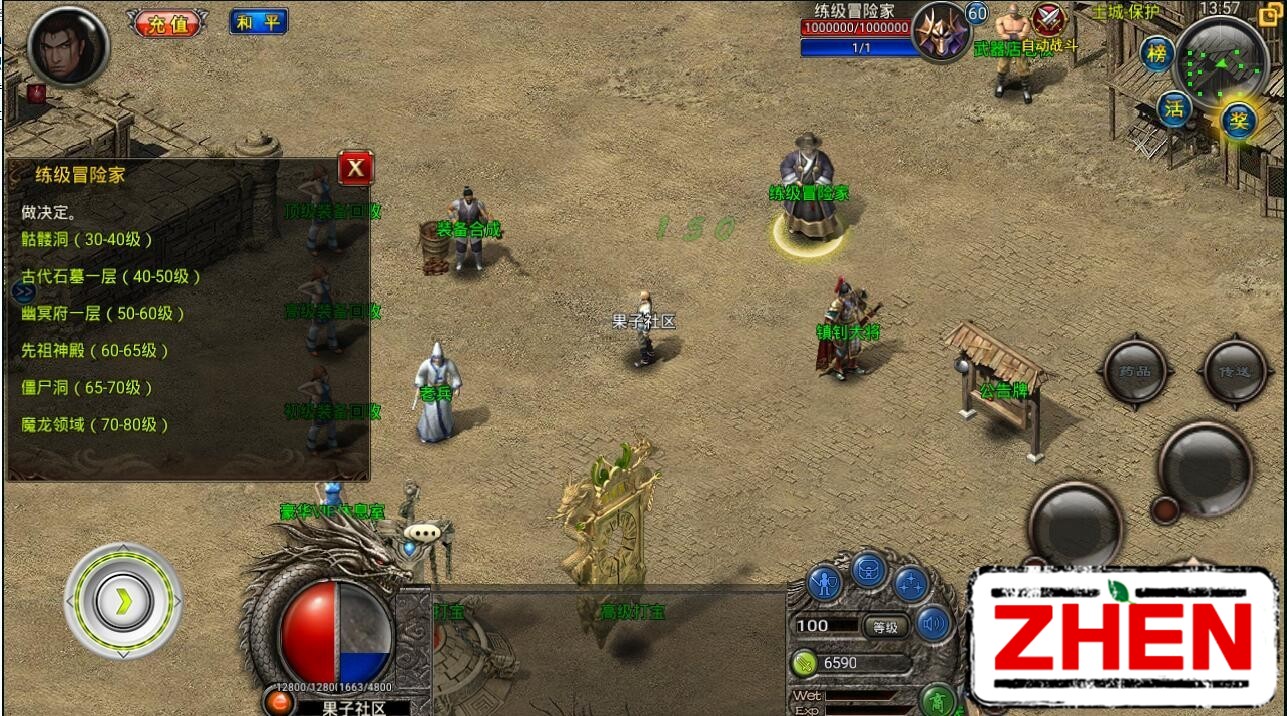Go to 魔龙领域 (70-80级)
Viewport: 1287px width, 716px height.
click(95, 424)
